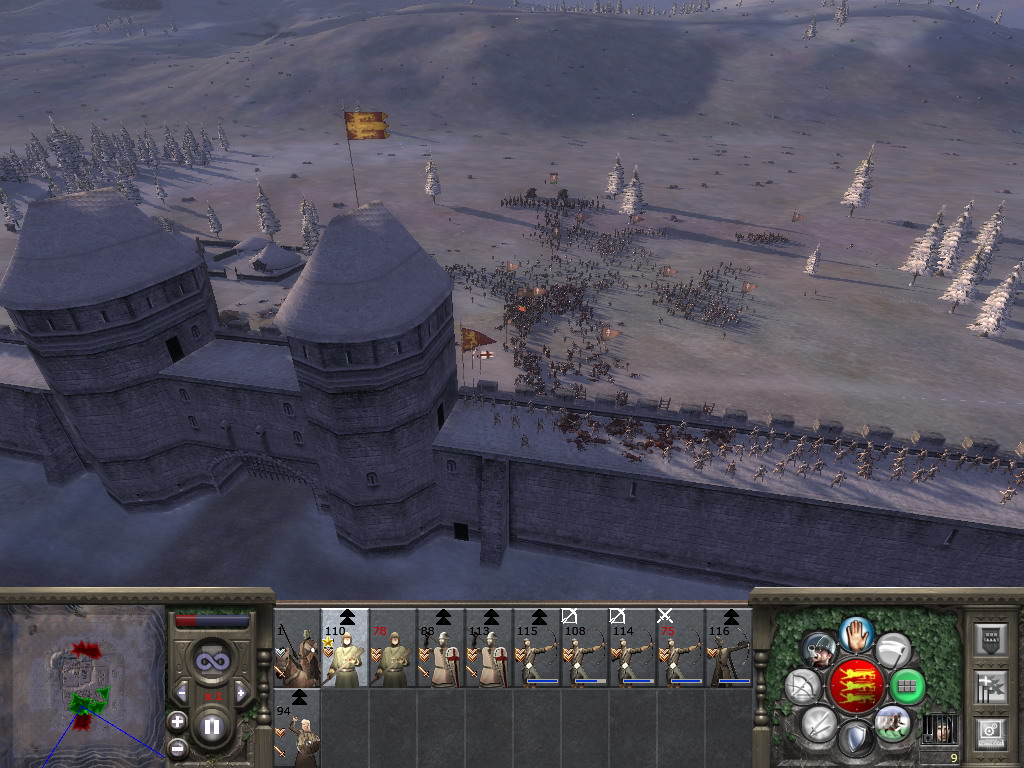Viewport: 1024px width, 768px height.
Task: Select the 110-man spearmen unit card
Action: [x=345, y=648]
